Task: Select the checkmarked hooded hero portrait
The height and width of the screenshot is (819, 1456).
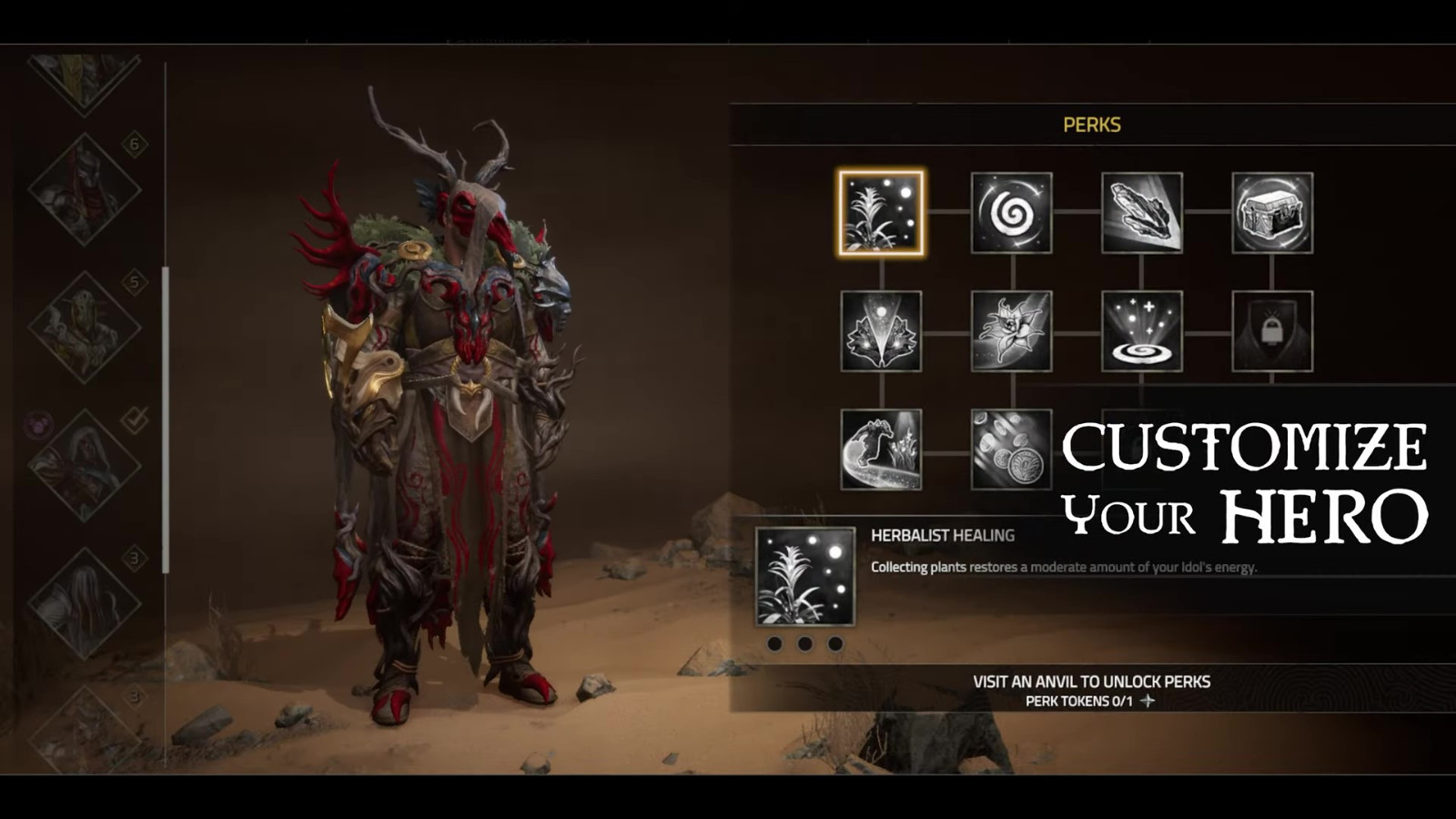Action: coord(85,465)
